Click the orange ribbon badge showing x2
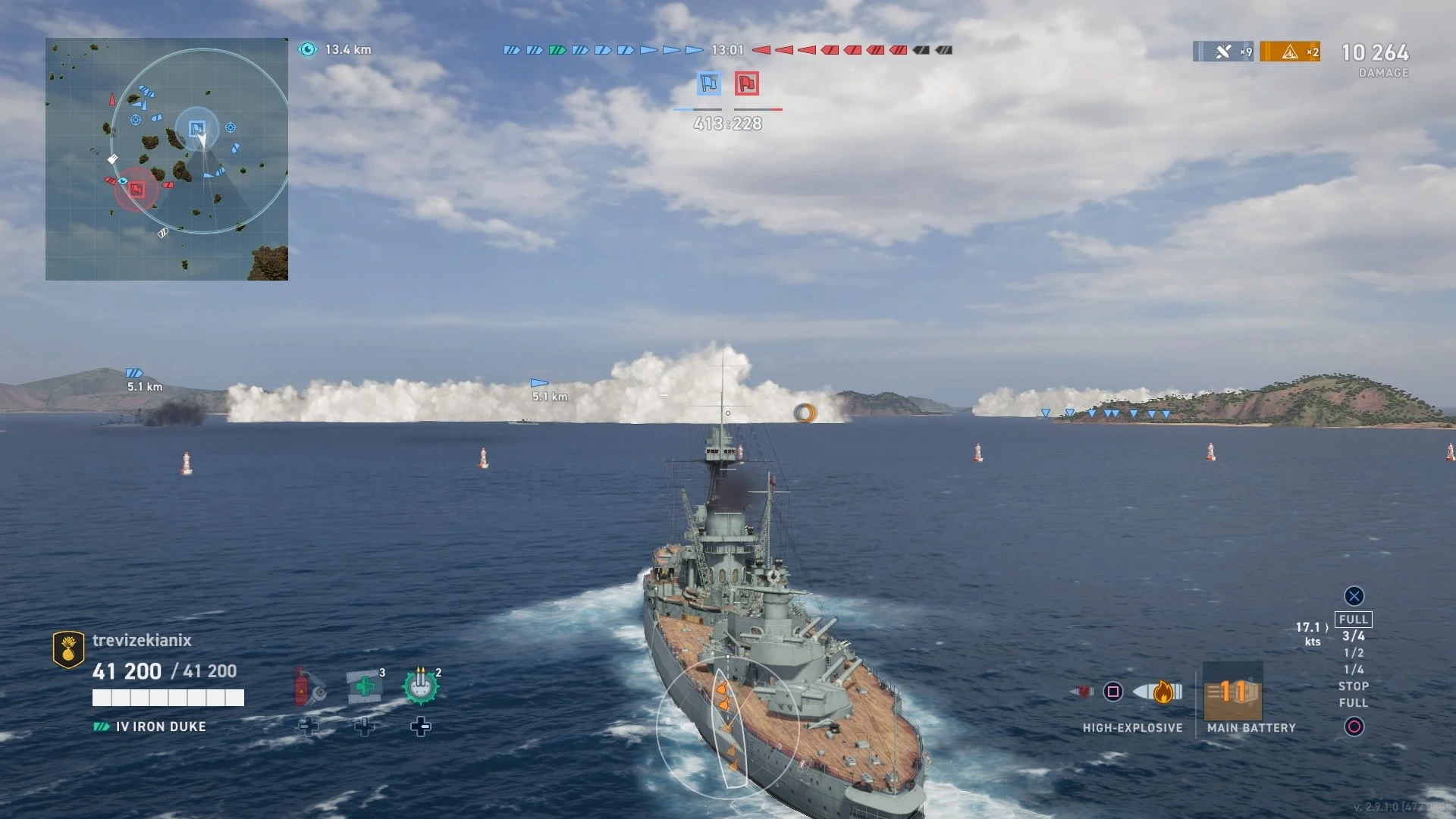The height and width of the screenshot is (819, 1456). pos(1290,52)
